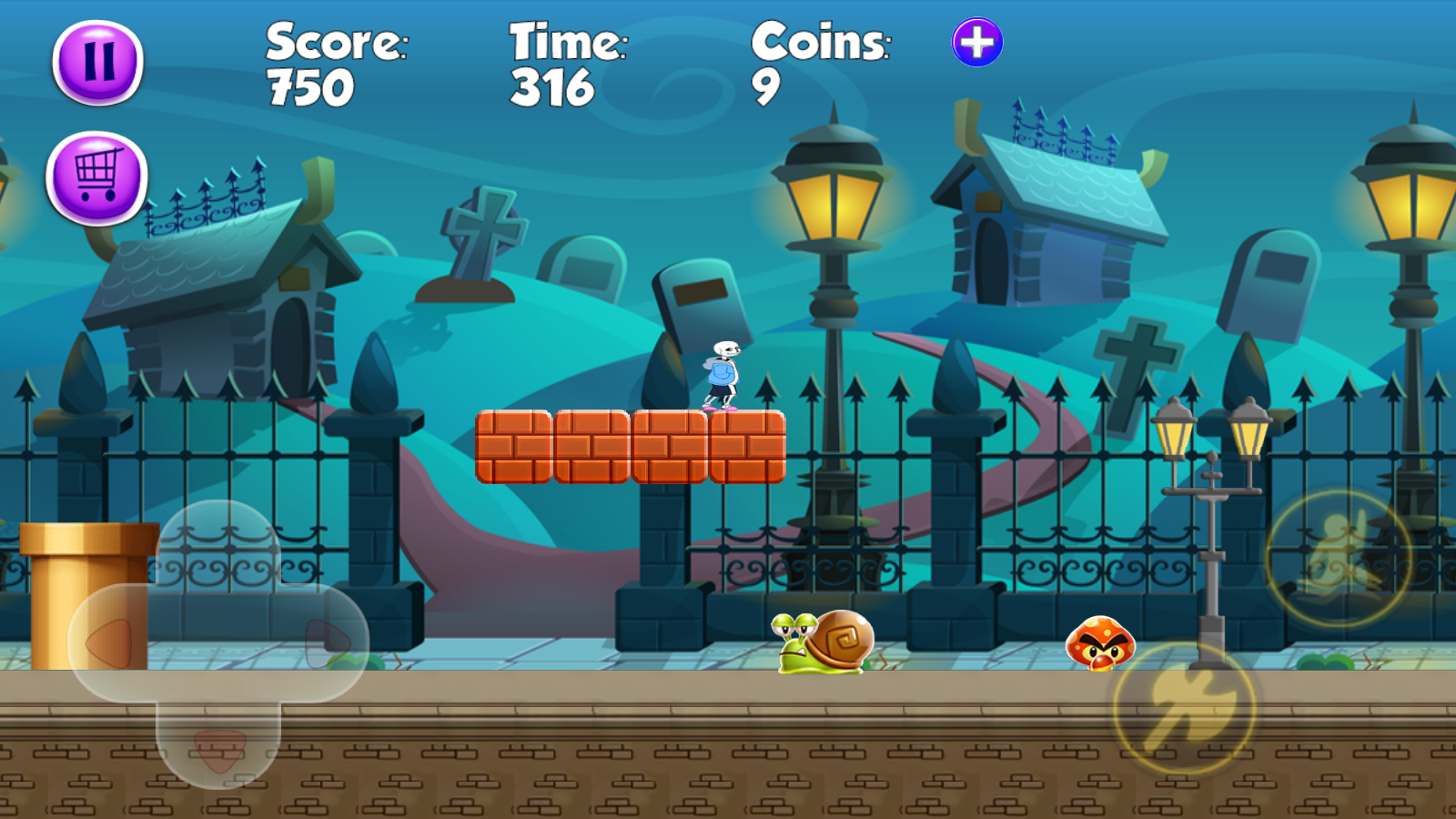1456x819 pixels.
Task: Use the hammer attack button
Action: click(x=1185, y=707)
